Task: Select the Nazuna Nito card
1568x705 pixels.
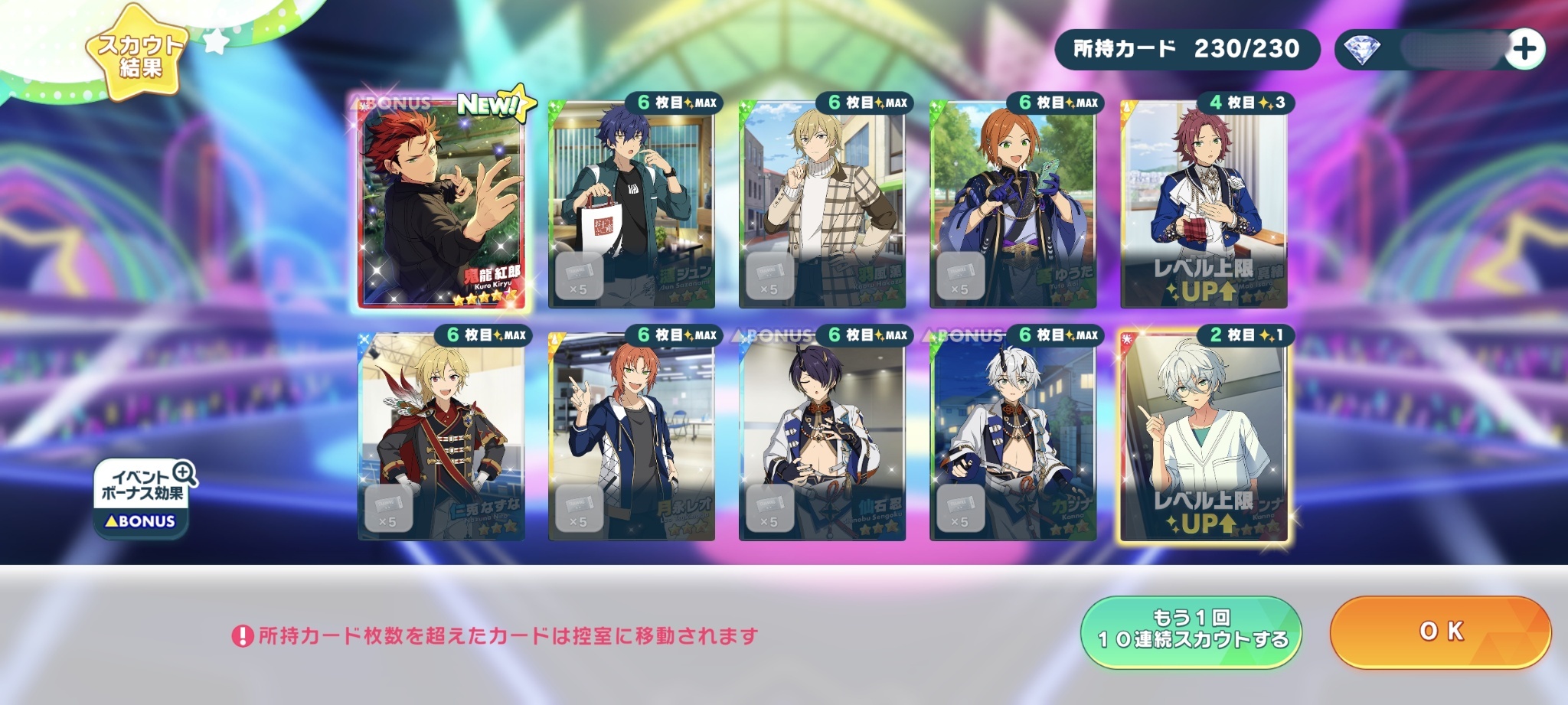Action: (441, 438)
